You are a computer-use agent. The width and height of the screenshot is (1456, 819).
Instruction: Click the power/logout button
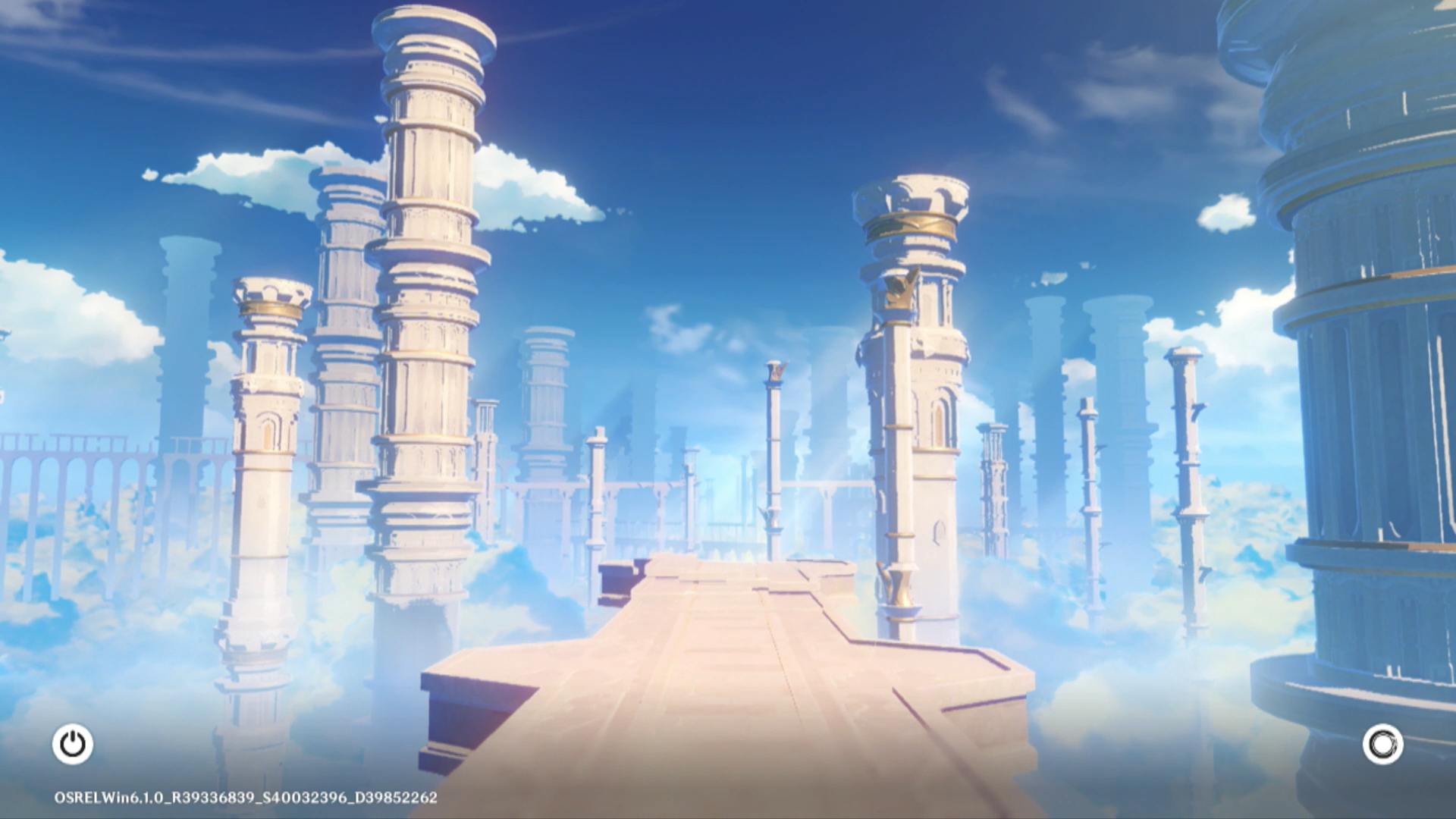[73, 744]
